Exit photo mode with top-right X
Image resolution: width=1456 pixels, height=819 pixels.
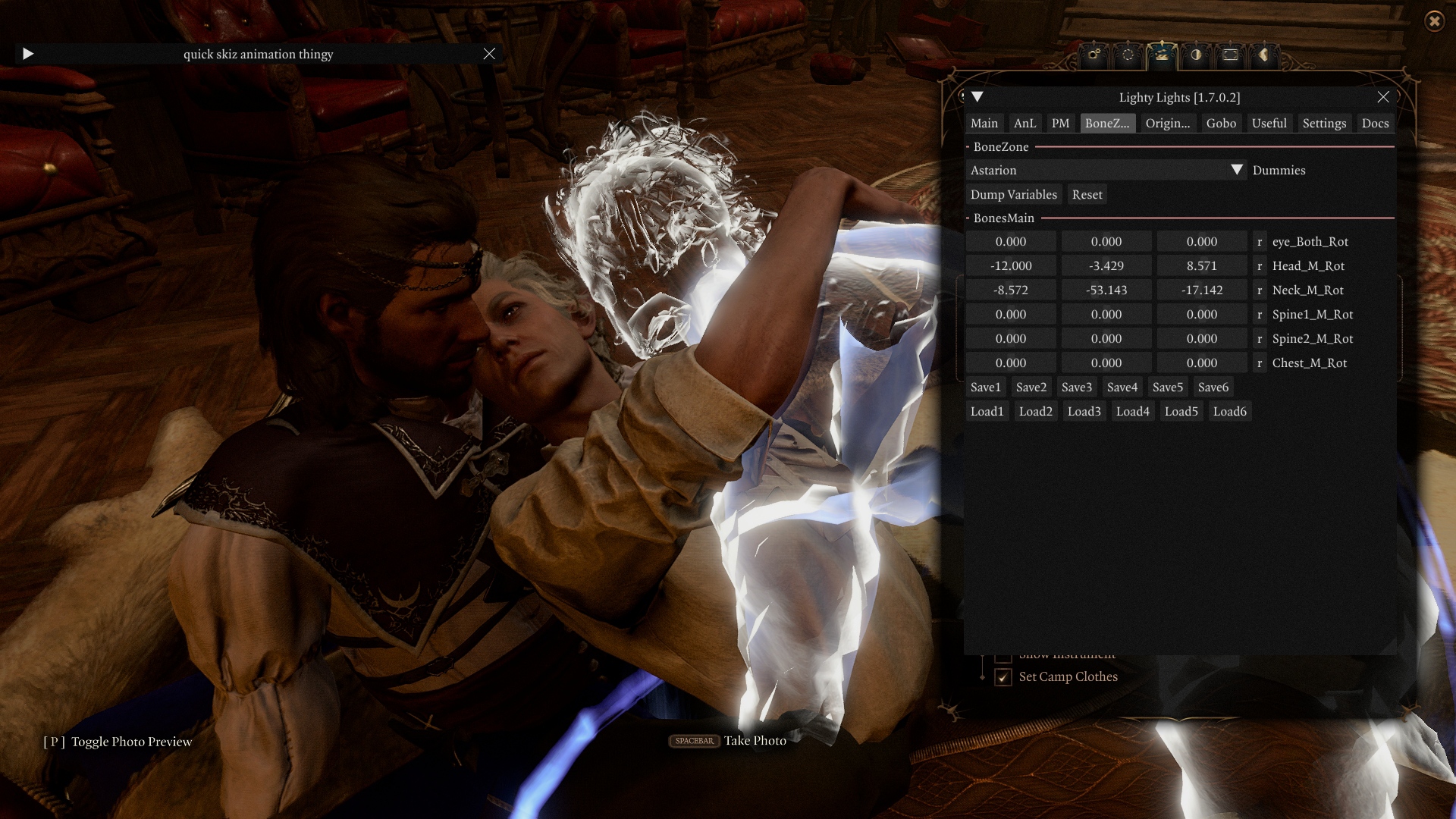click(1434, 21)
